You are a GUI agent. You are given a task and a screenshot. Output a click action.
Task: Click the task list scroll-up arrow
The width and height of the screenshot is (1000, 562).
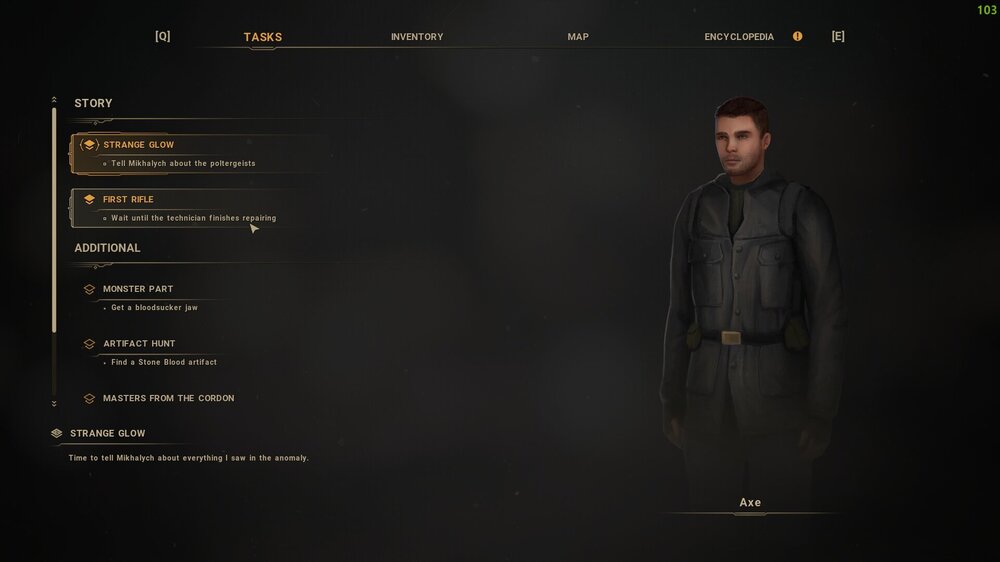click(x=54, y=99)
